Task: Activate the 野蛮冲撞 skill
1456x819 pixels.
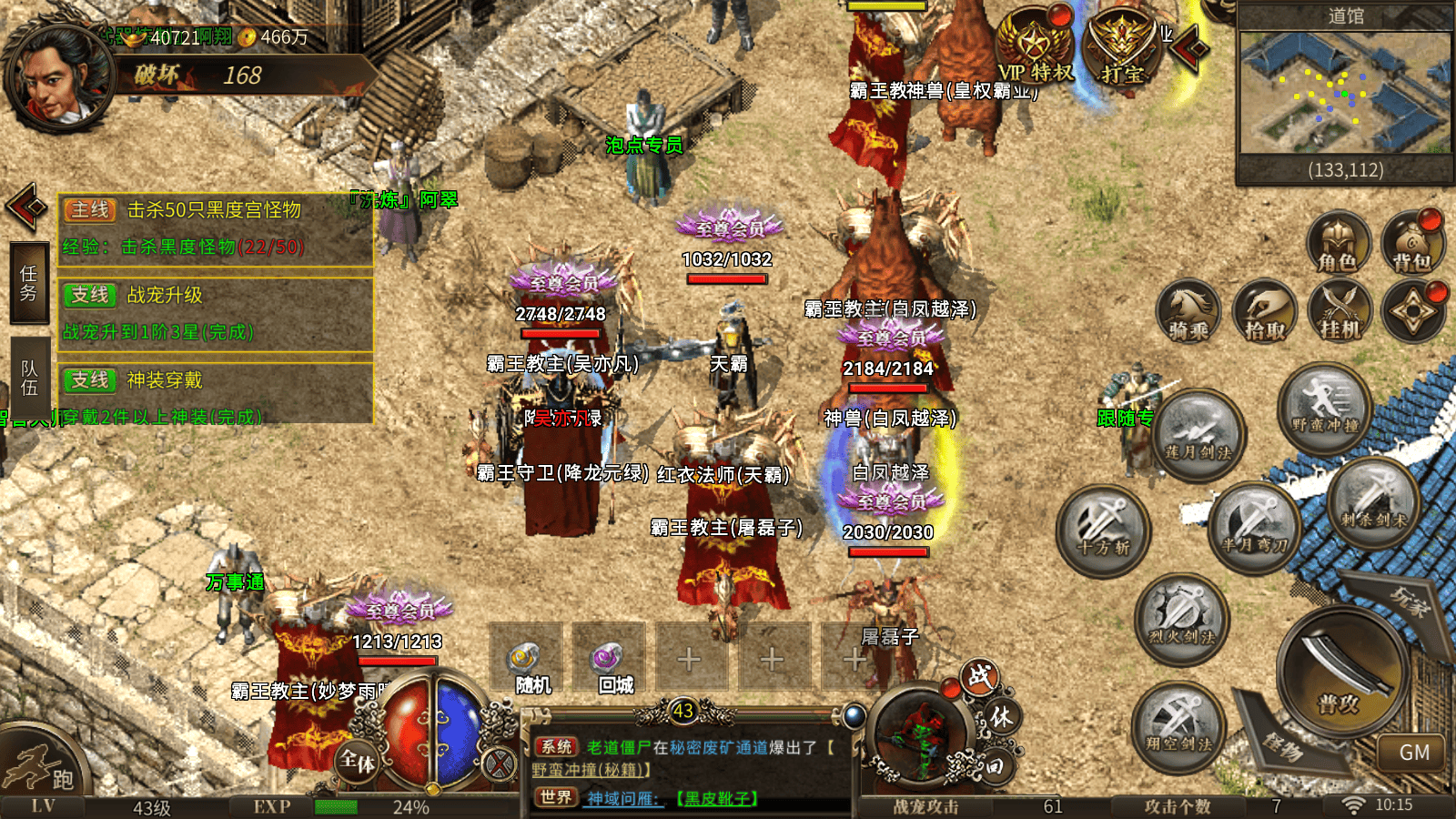Action: (x=1324, y=406)
